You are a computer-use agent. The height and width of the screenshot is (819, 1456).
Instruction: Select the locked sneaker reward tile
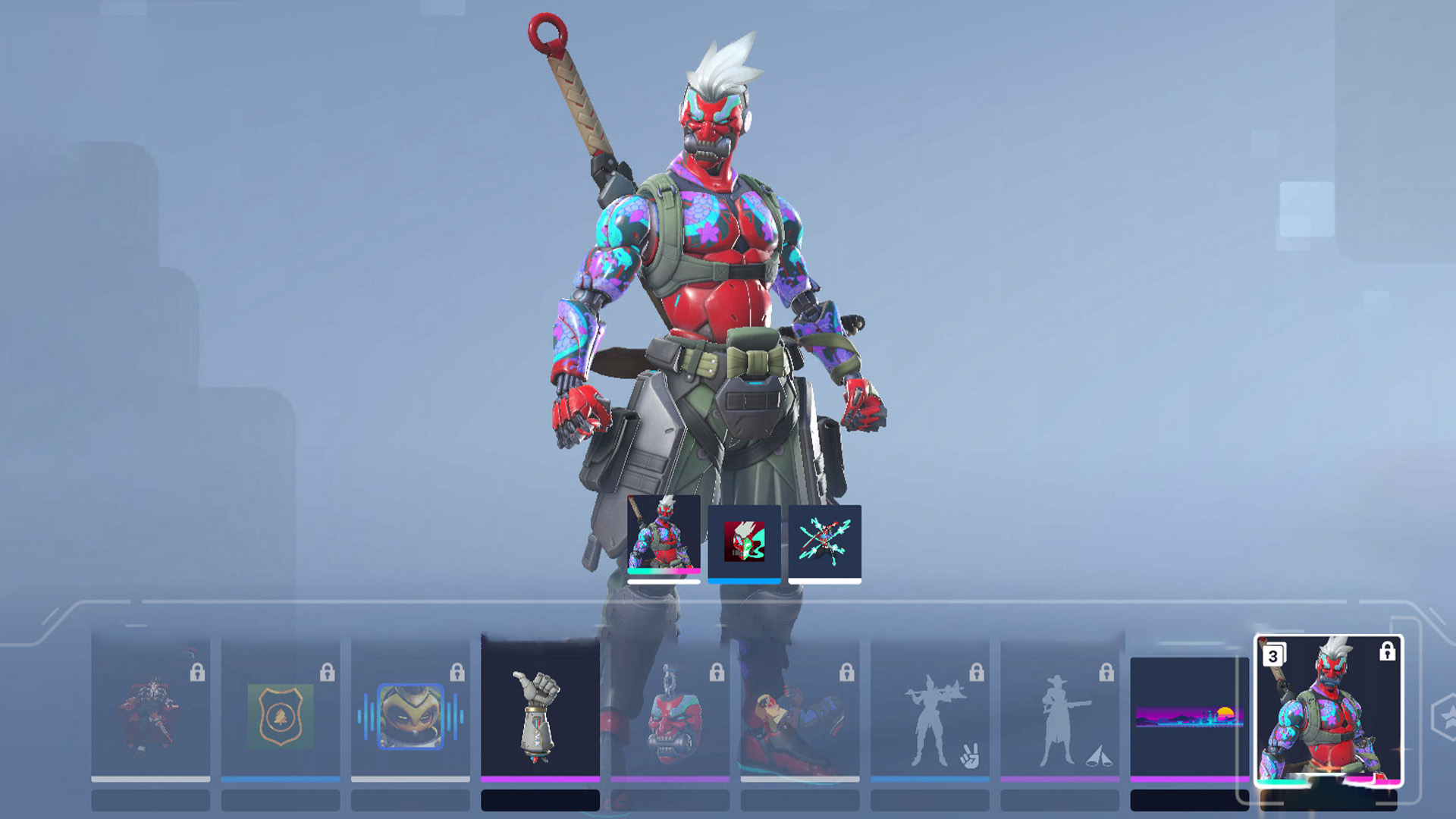[x=800, y=713]
